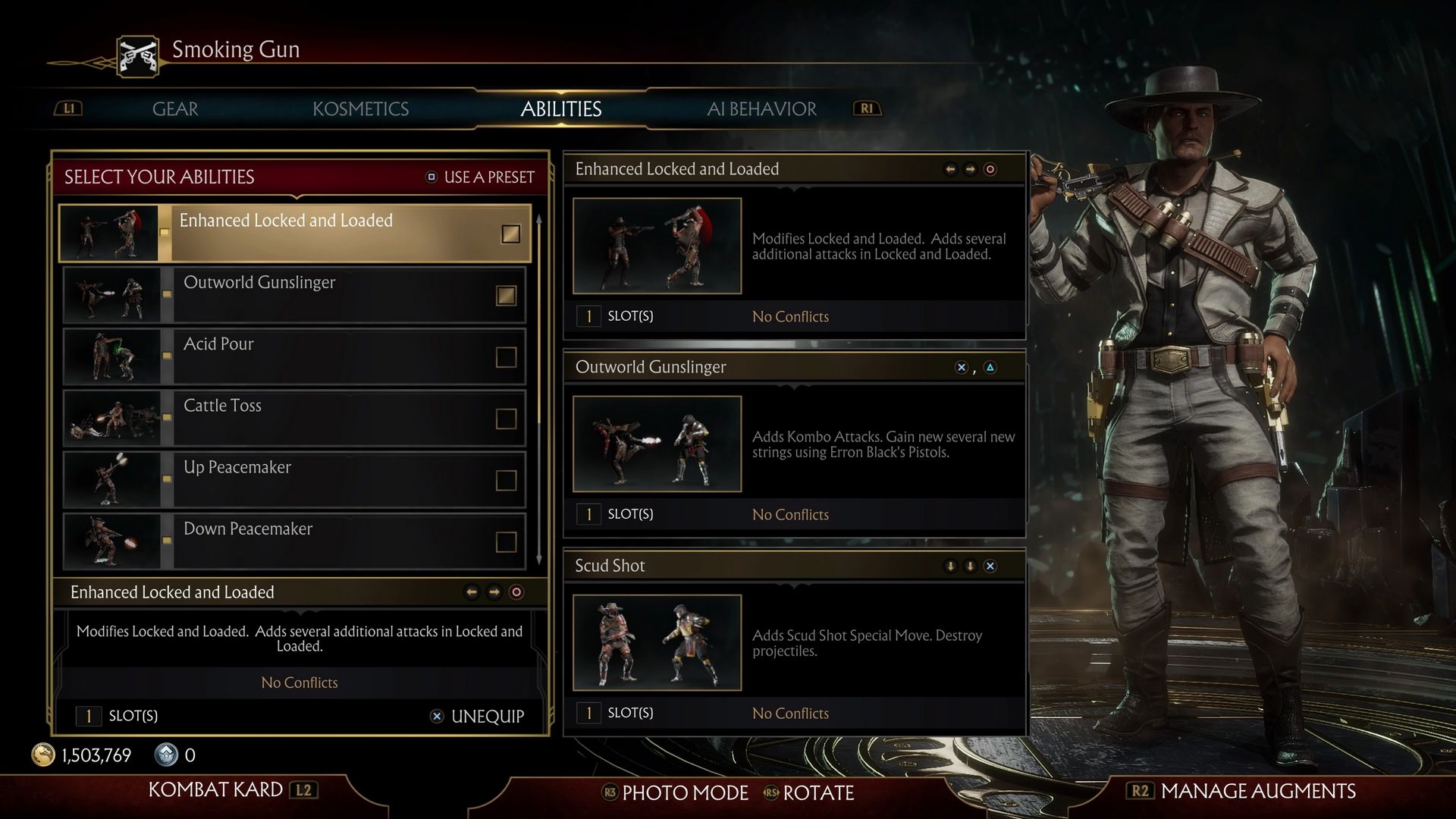This screenshot has width=1456, height=819.
Task: Open the Kosmetics tab
Action: pos(360,109)
